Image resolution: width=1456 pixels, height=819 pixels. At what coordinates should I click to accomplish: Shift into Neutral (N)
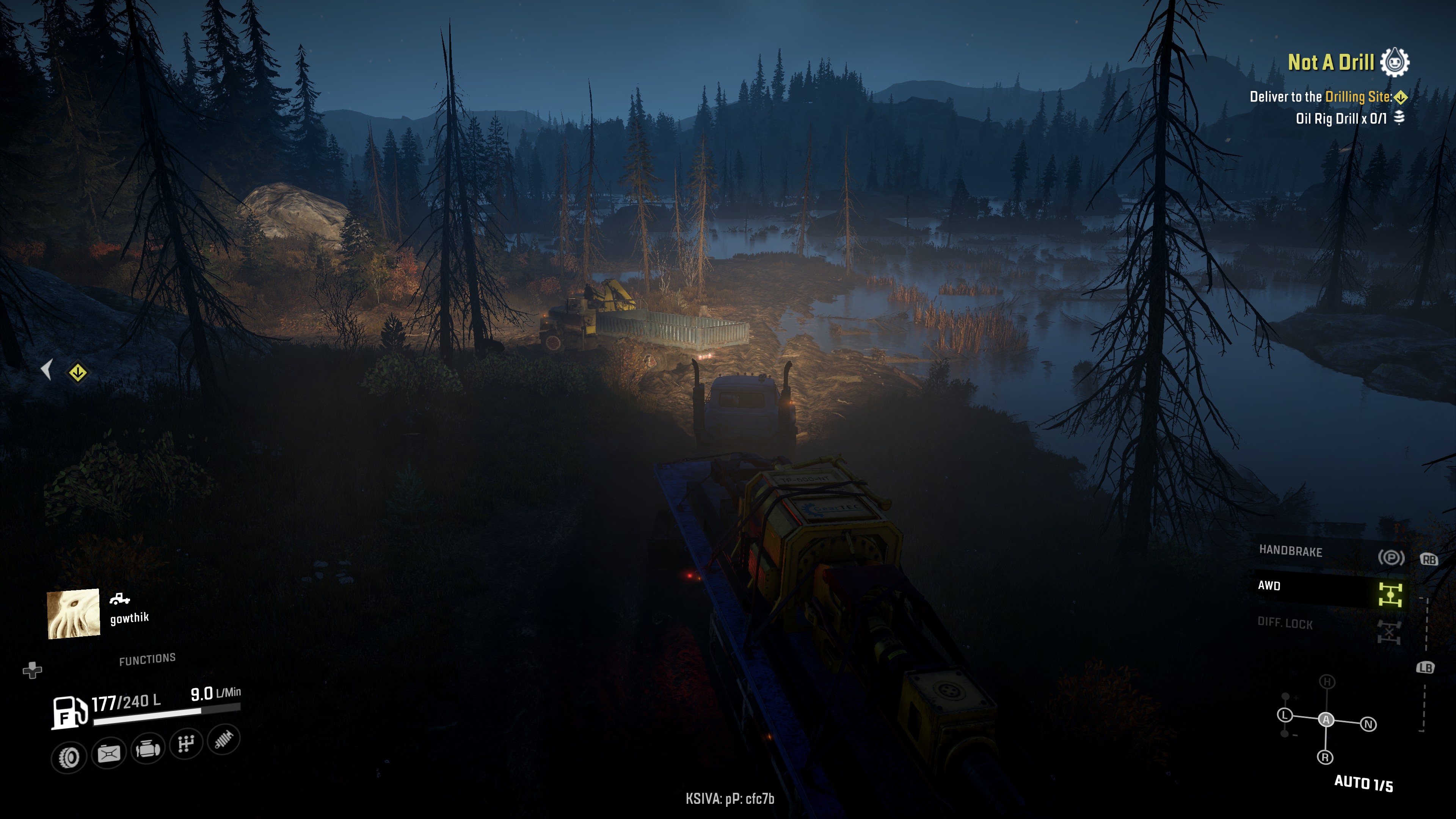[1368, 724]
